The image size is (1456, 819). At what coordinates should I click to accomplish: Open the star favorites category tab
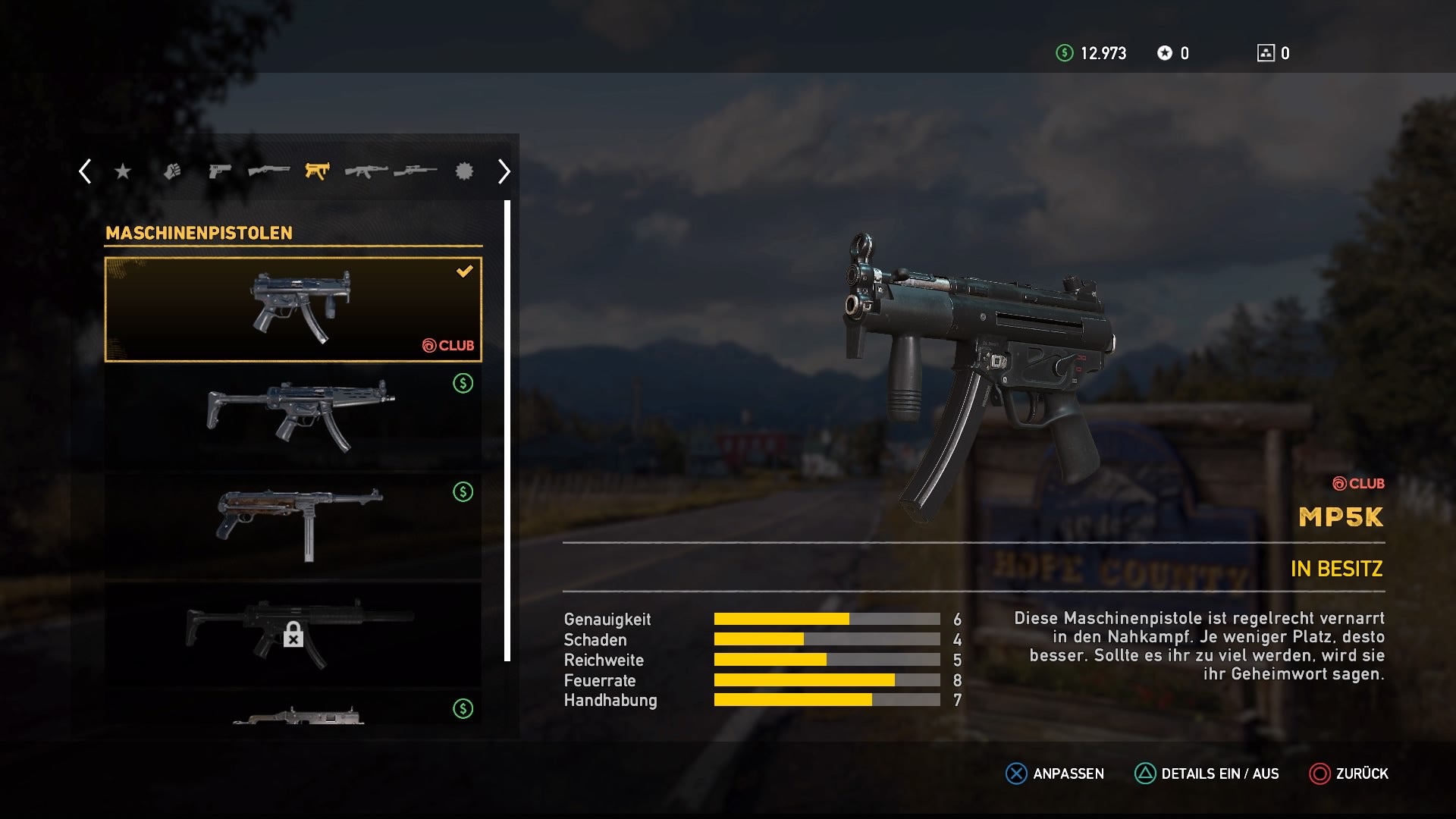[122, 172]
